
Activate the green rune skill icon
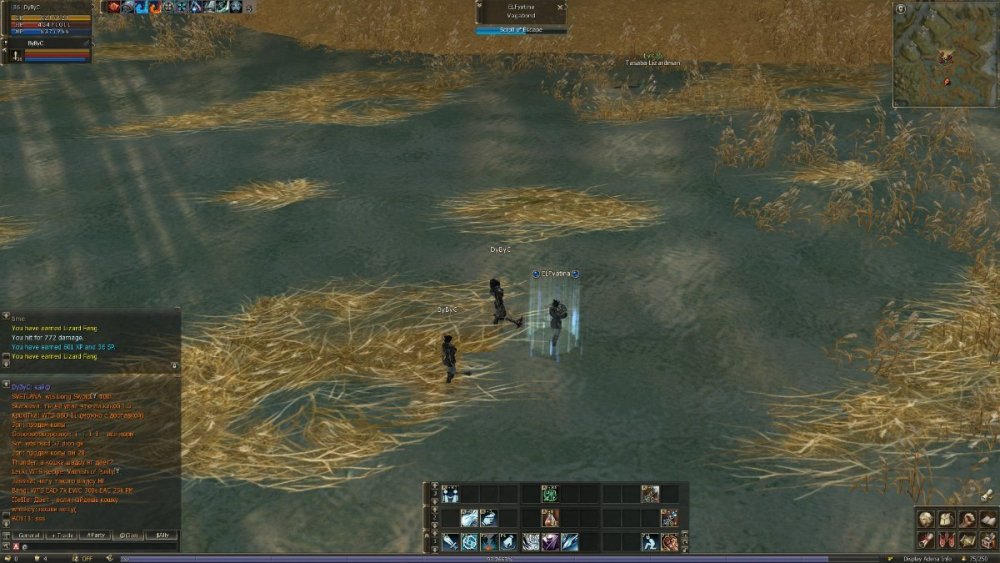coord(549,493)
